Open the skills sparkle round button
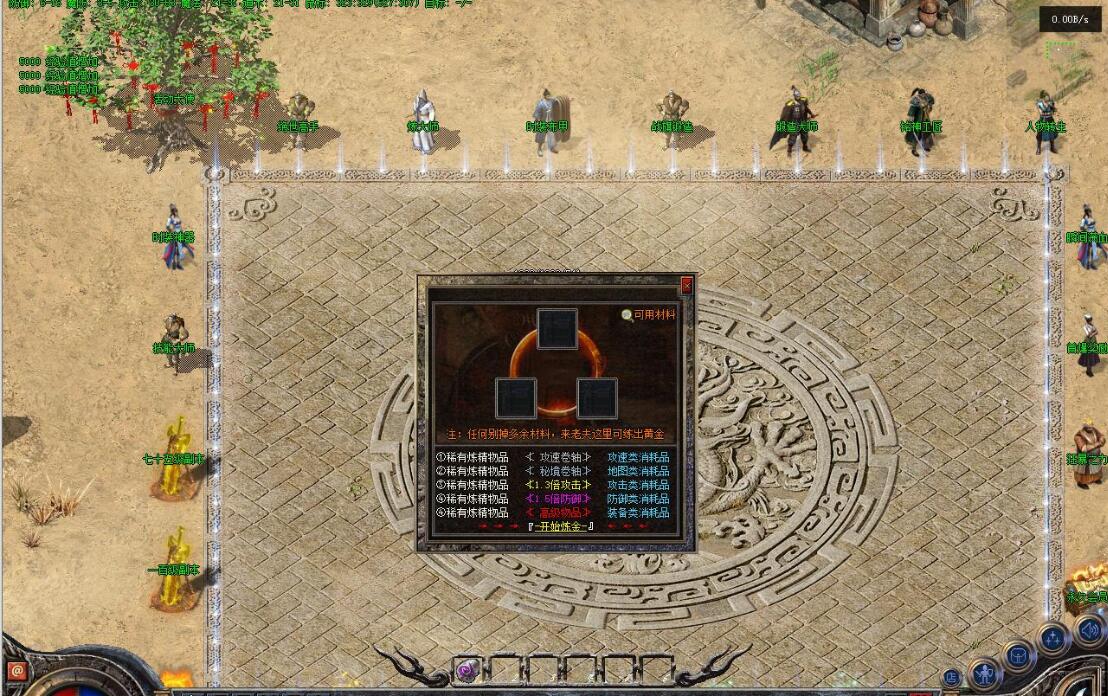The image size is (1108, 696). point(1052,638)
